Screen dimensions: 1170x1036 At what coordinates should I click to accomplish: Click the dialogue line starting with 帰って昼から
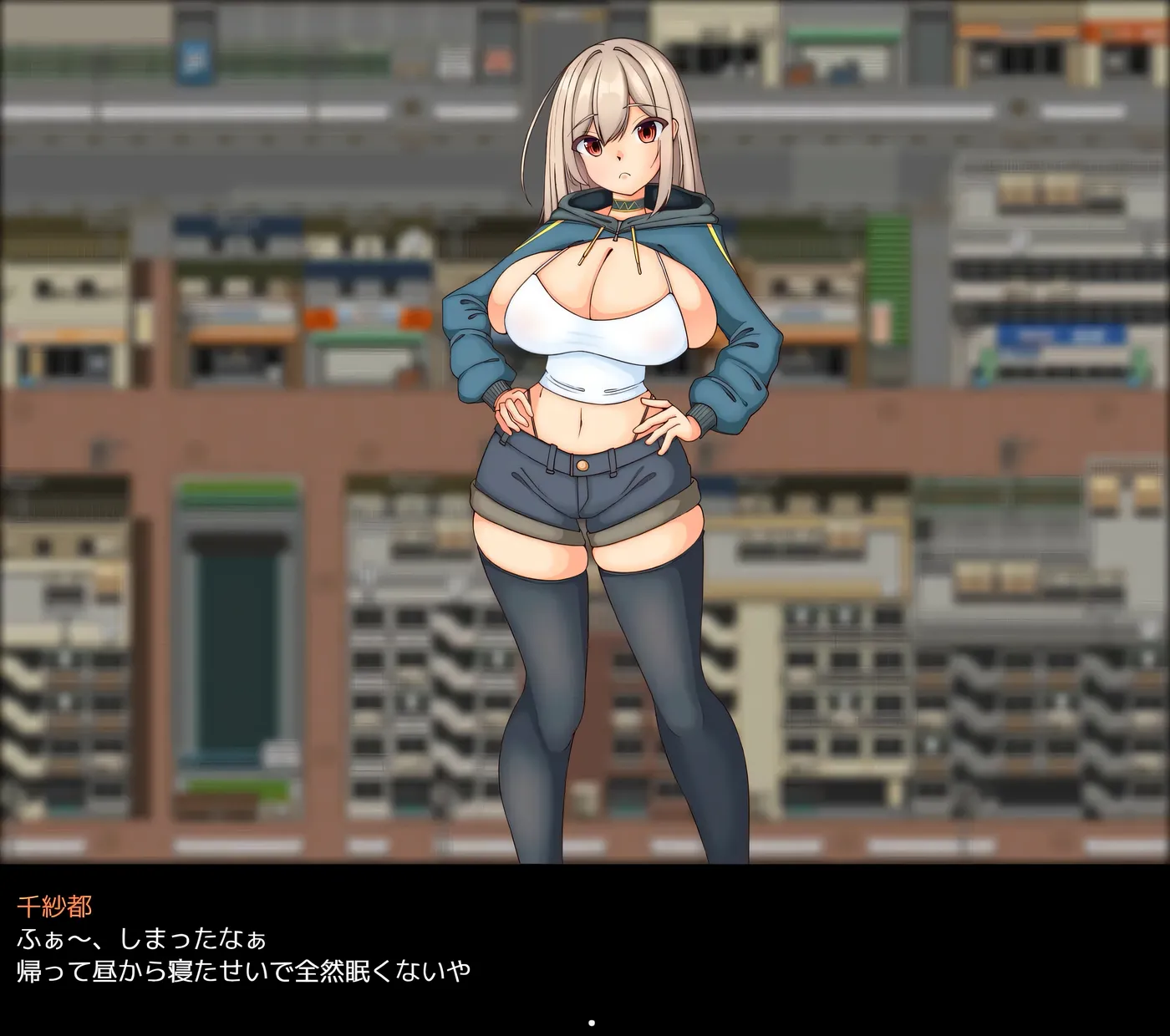click(x=242, y=971)
